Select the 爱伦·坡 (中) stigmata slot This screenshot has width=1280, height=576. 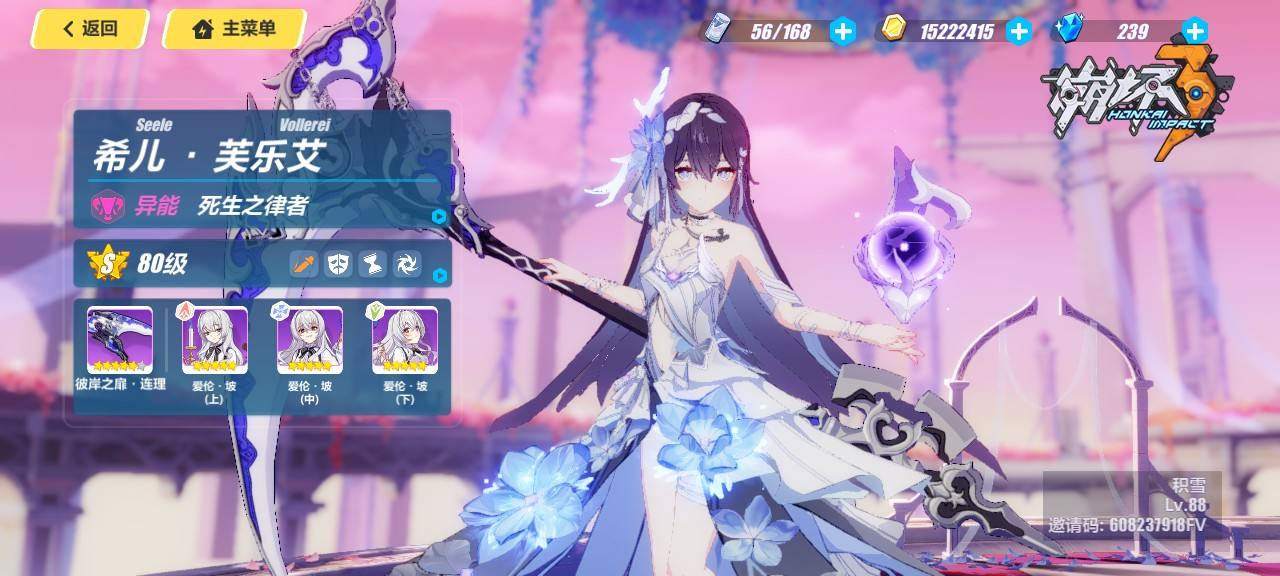(x=309, y=341)
